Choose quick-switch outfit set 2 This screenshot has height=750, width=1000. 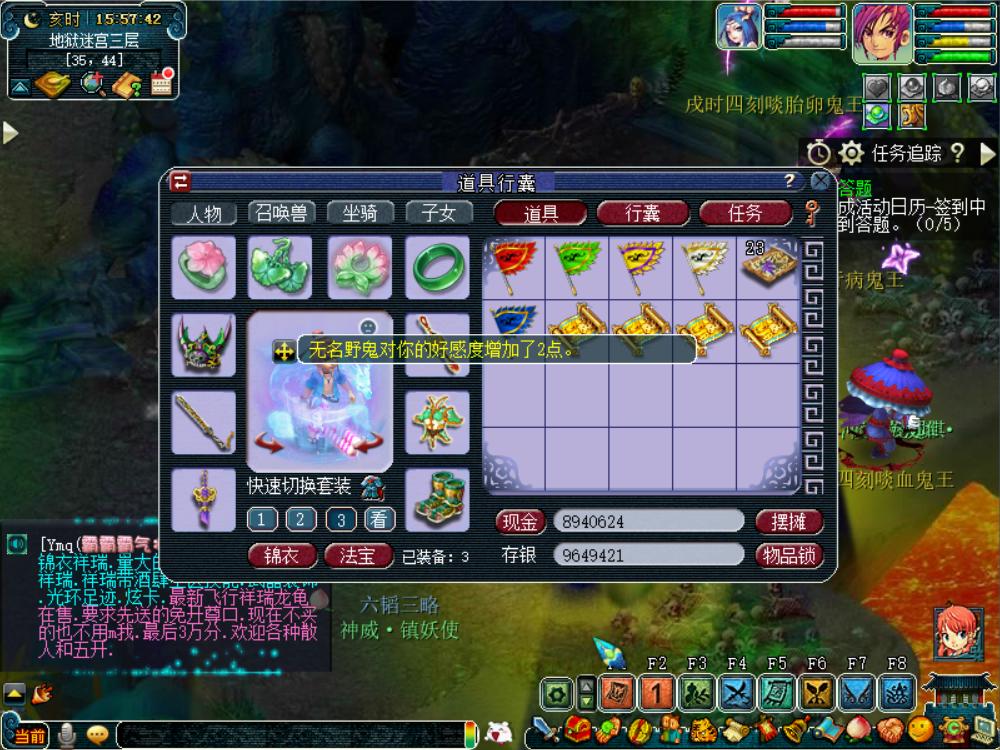click(x=301, y=519)
